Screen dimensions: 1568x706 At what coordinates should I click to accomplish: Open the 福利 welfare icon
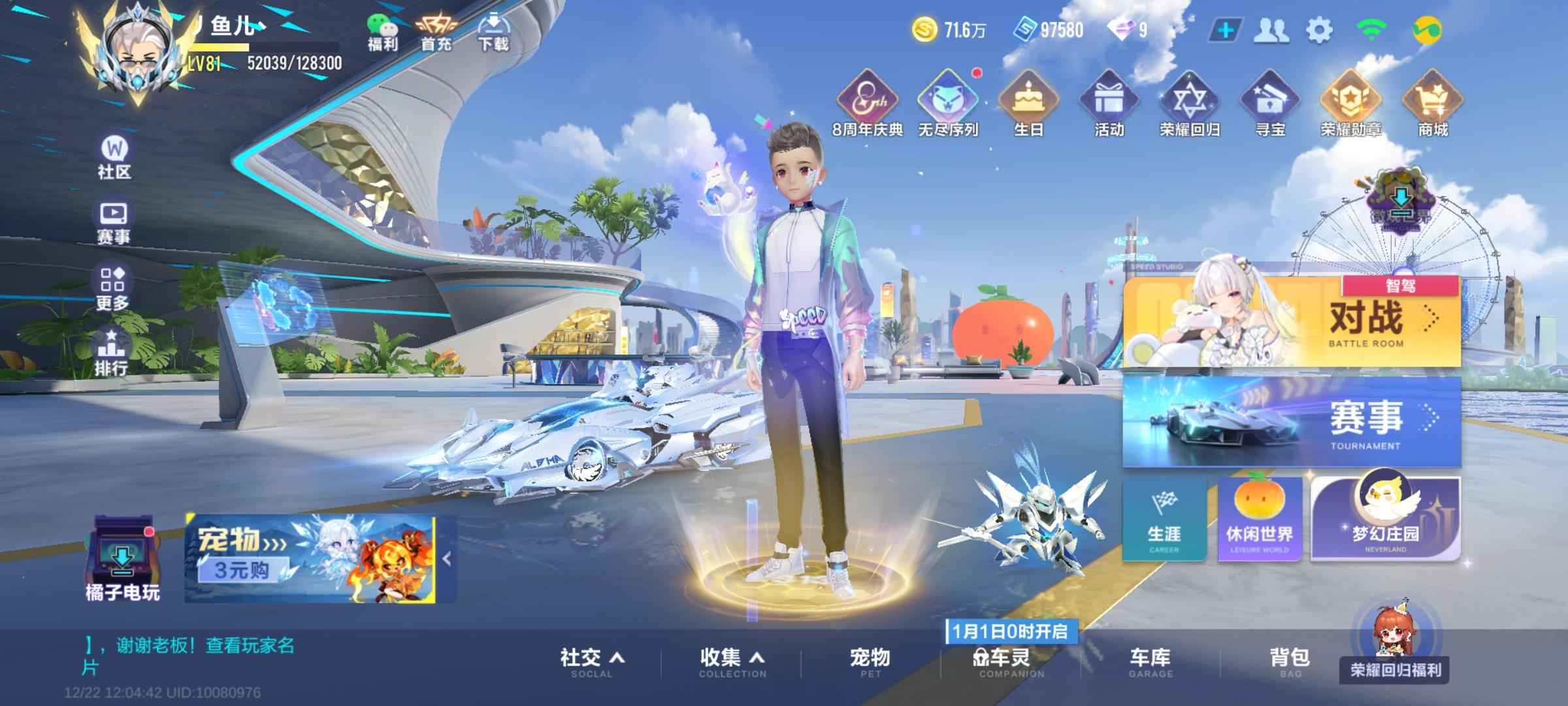point(382,33)
